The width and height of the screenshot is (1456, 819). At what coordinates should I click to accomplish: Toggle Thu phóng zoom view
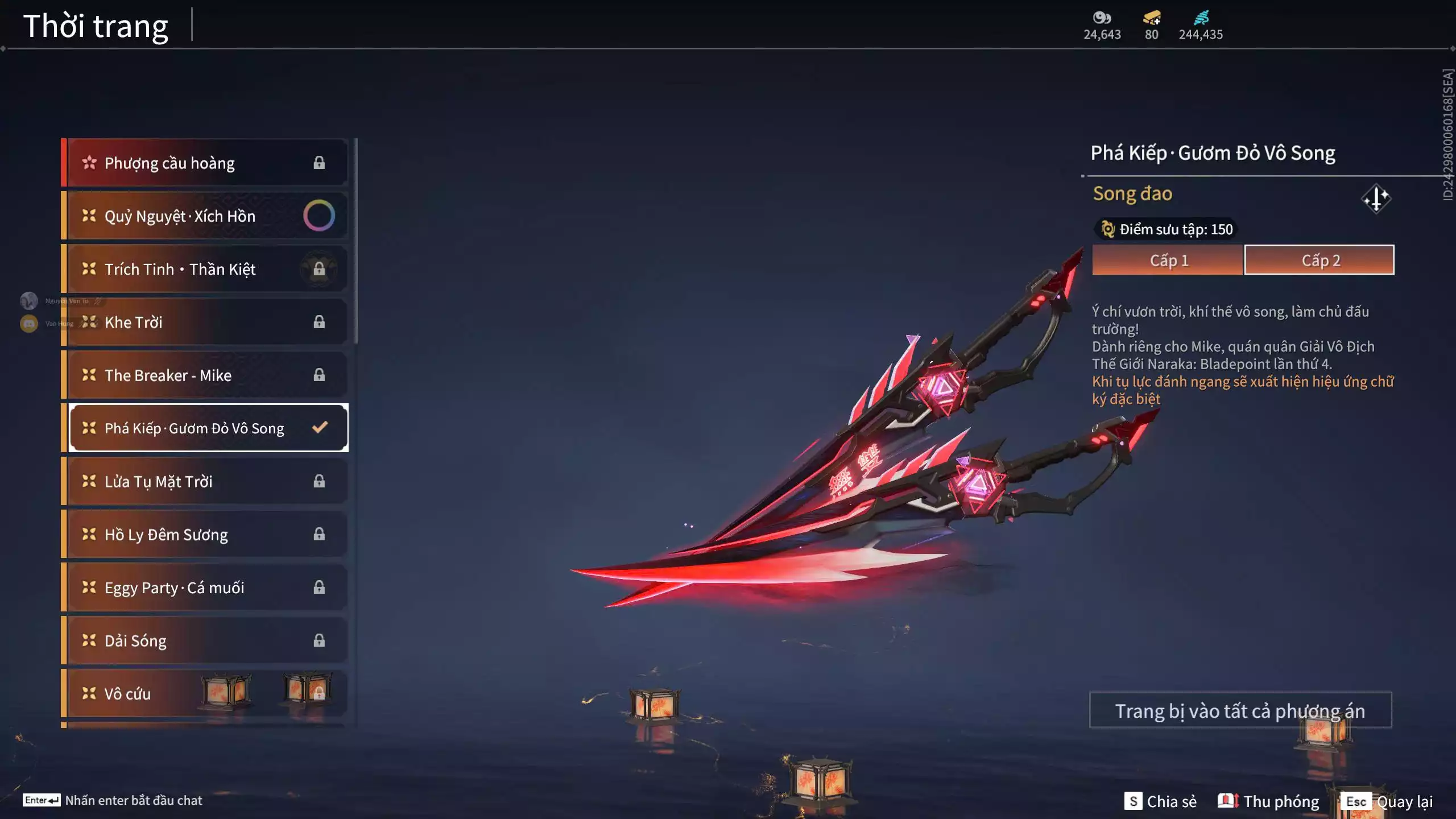point(1268,801)
